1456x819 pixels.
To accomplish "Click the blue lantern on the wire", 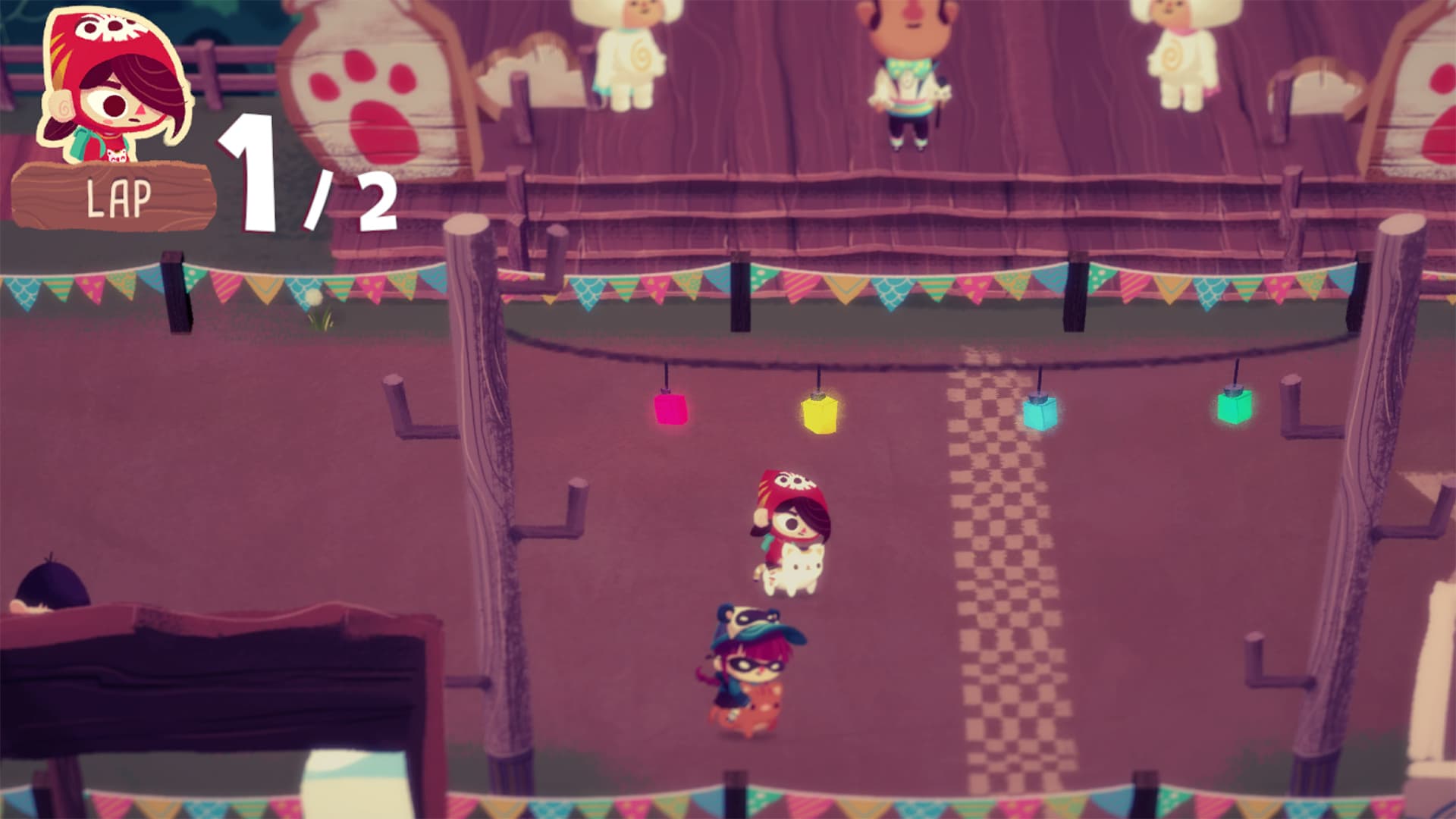I will (x=1039, y=413).
